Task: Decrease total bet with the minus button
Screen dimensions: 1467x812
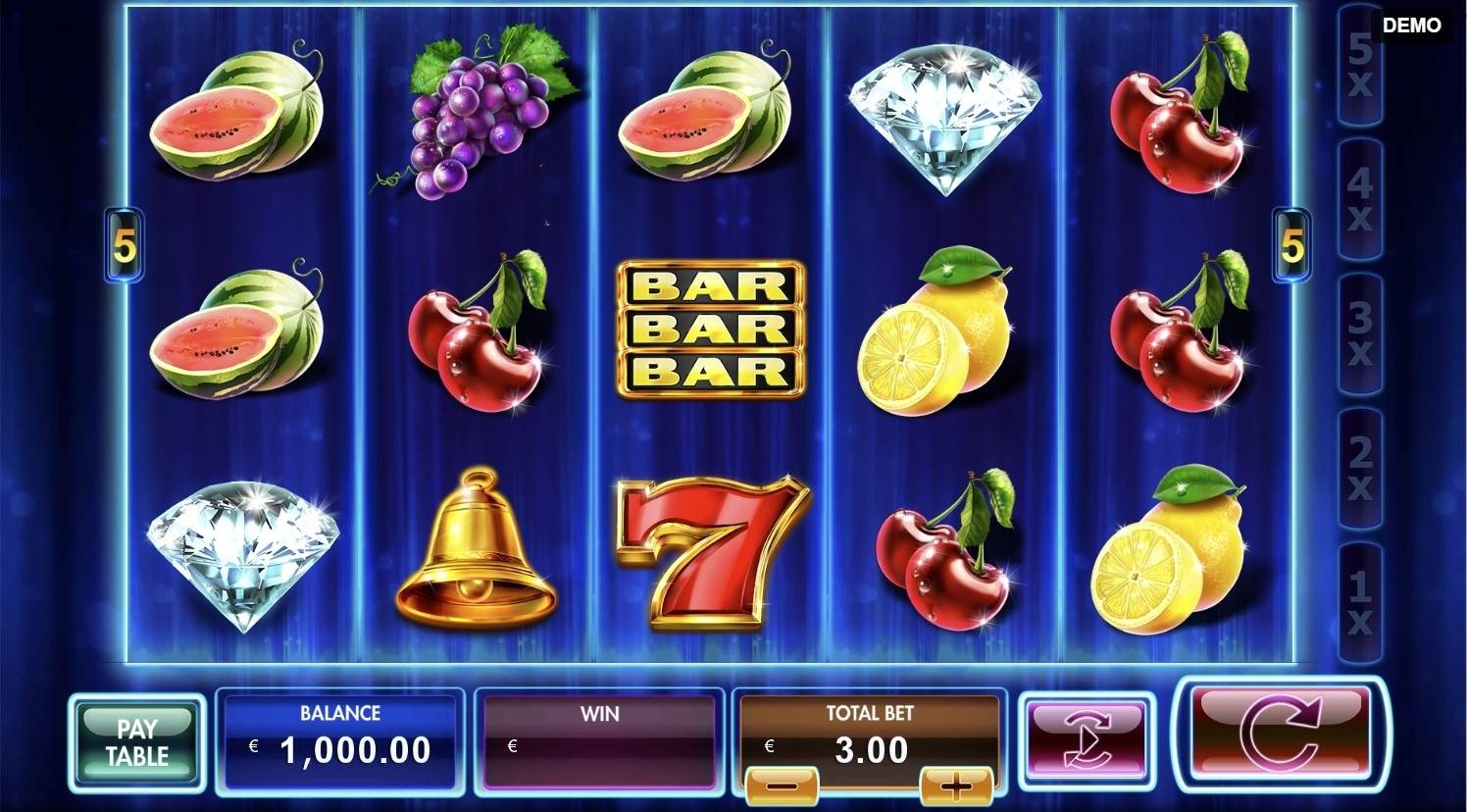Action: pyautogui.click(x=782, y=785)
